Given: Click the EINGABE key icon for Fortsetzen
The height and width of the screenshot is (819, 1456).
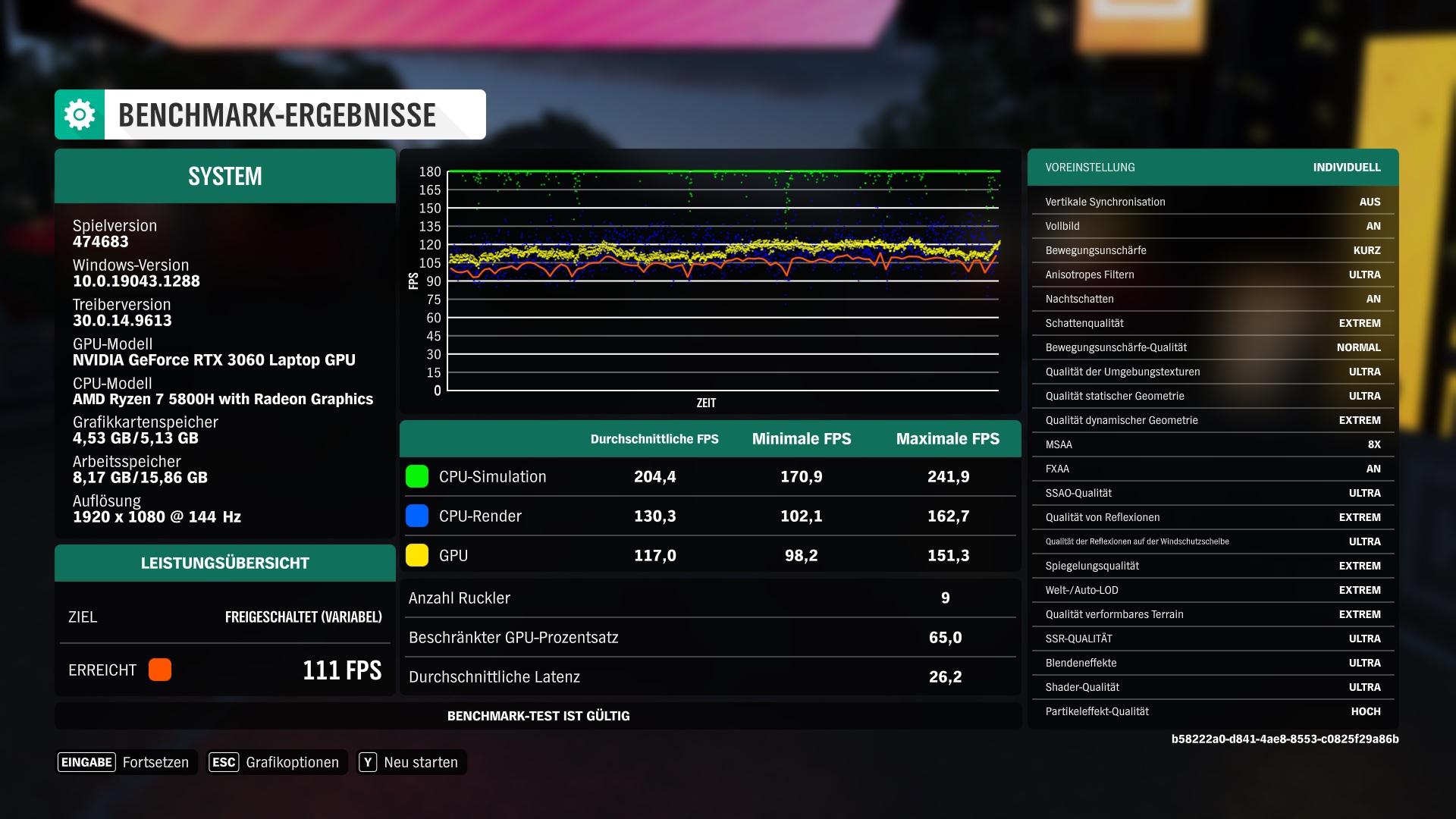Looking at the screenshot, I should 86,762.
